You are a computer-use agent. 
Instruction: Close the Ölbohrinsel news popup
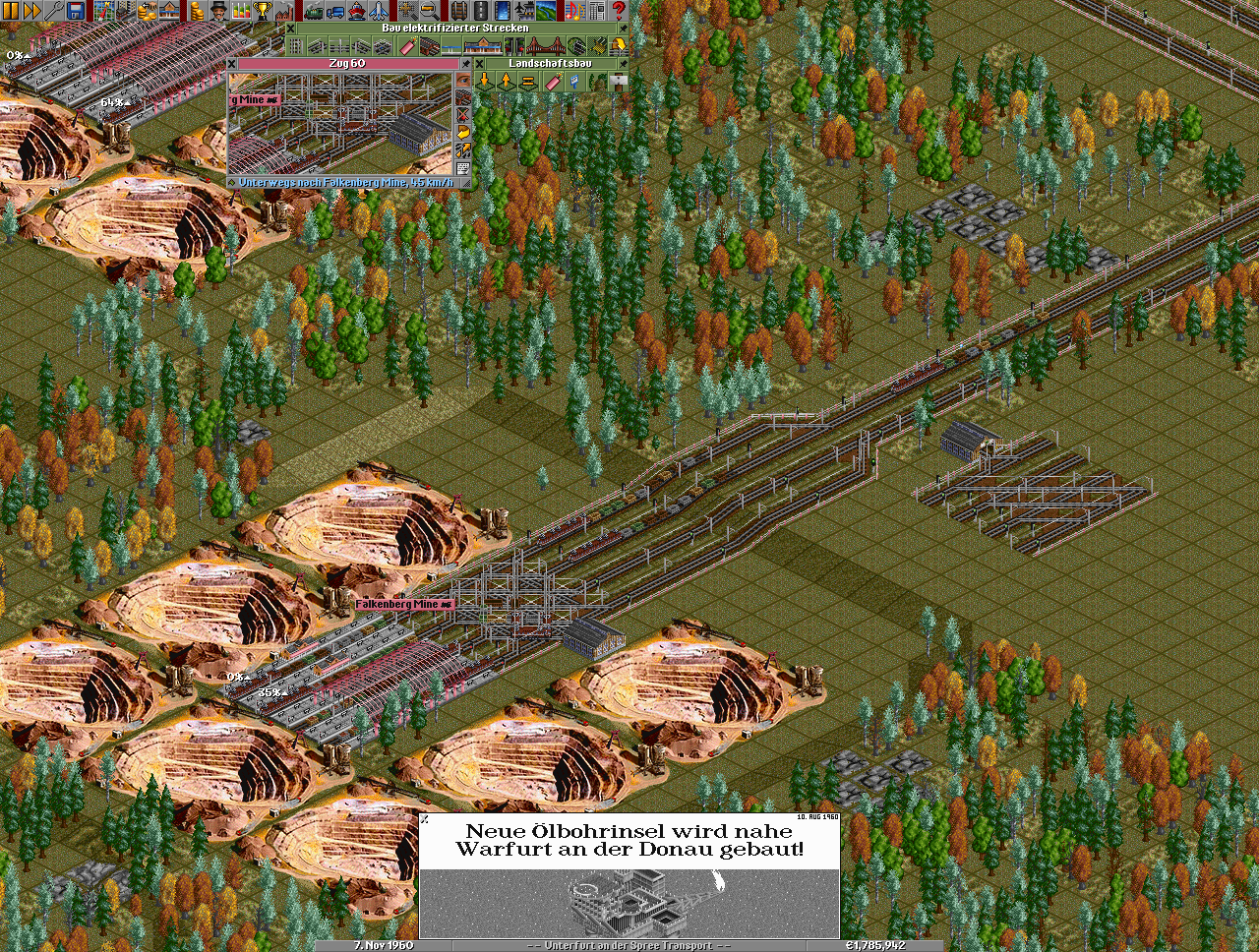425,818
